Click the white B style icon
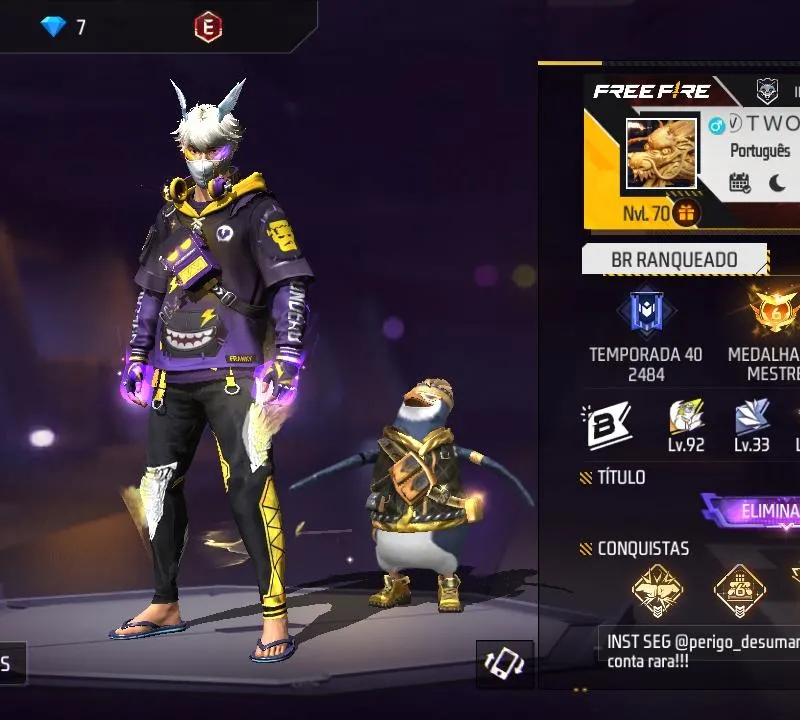This screenshot has height=720, width=800. [607, 425]
